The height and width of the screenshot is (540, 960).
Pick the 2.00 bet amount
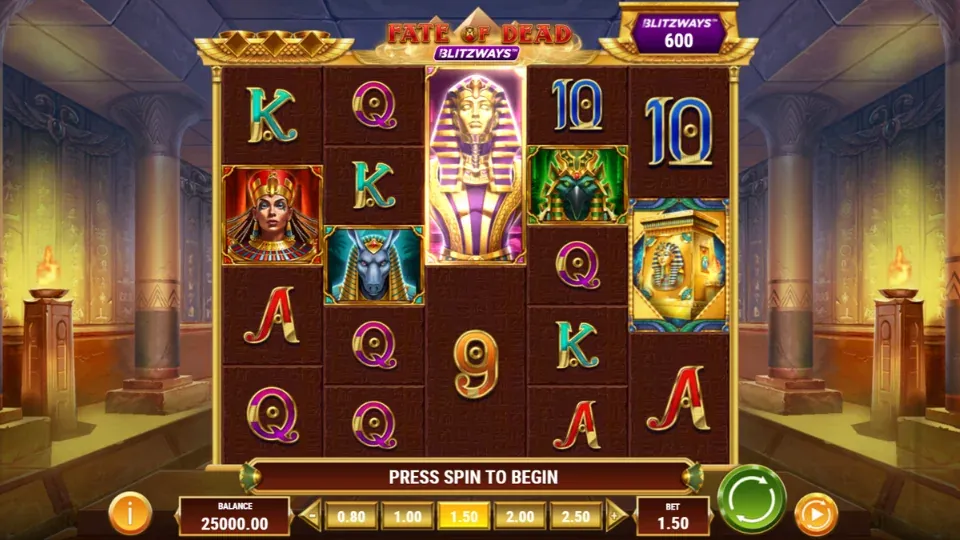point(520,515)
